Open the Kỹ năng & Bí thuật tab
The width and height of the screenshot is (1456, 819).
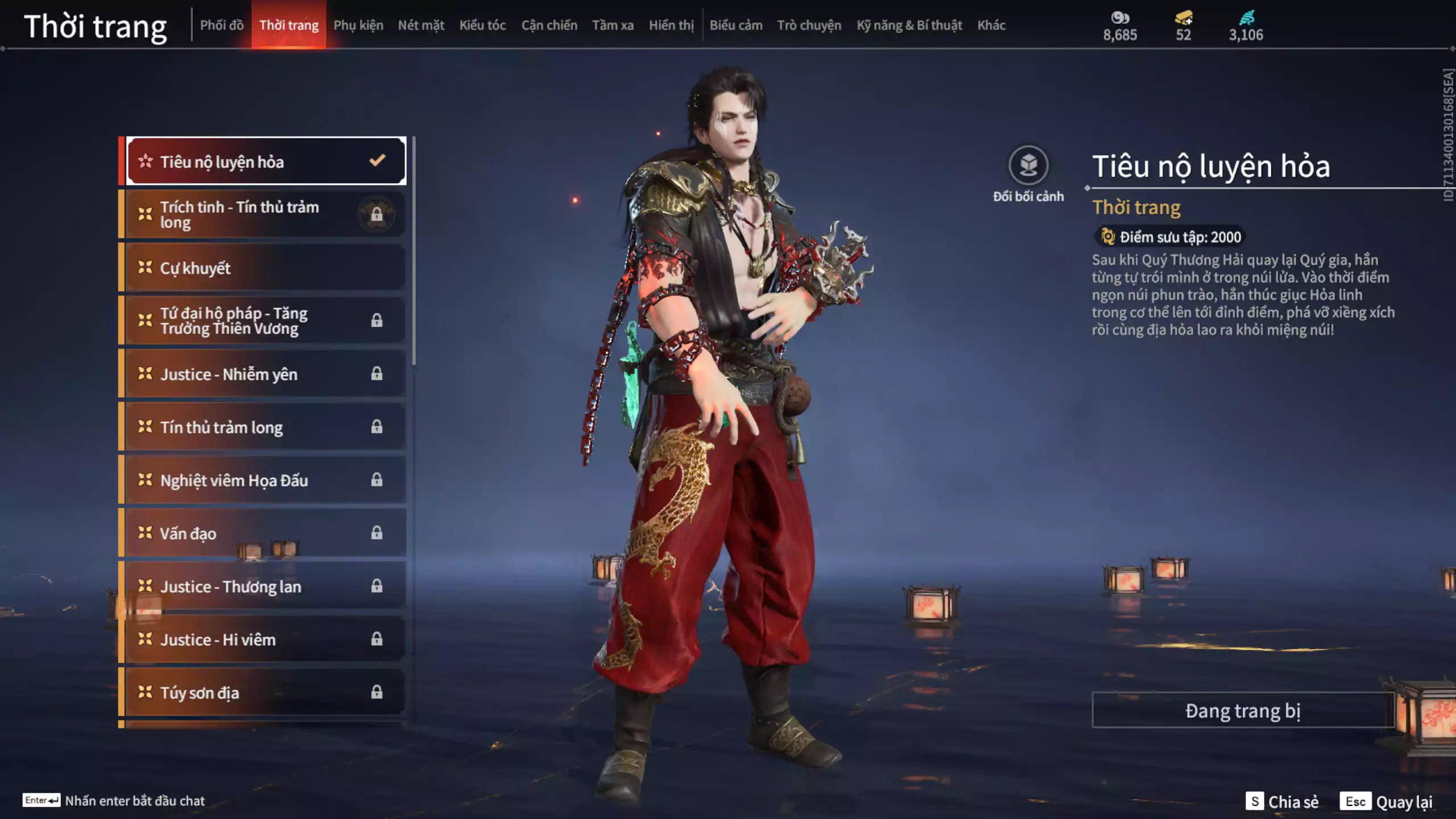pyautogui.click(x=909, y=25)
